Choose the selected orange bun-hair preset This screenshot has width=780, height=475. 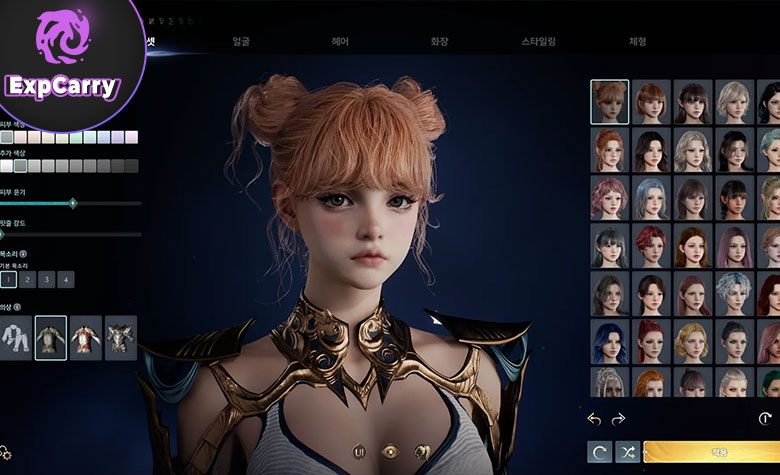(x=610, y=102)
